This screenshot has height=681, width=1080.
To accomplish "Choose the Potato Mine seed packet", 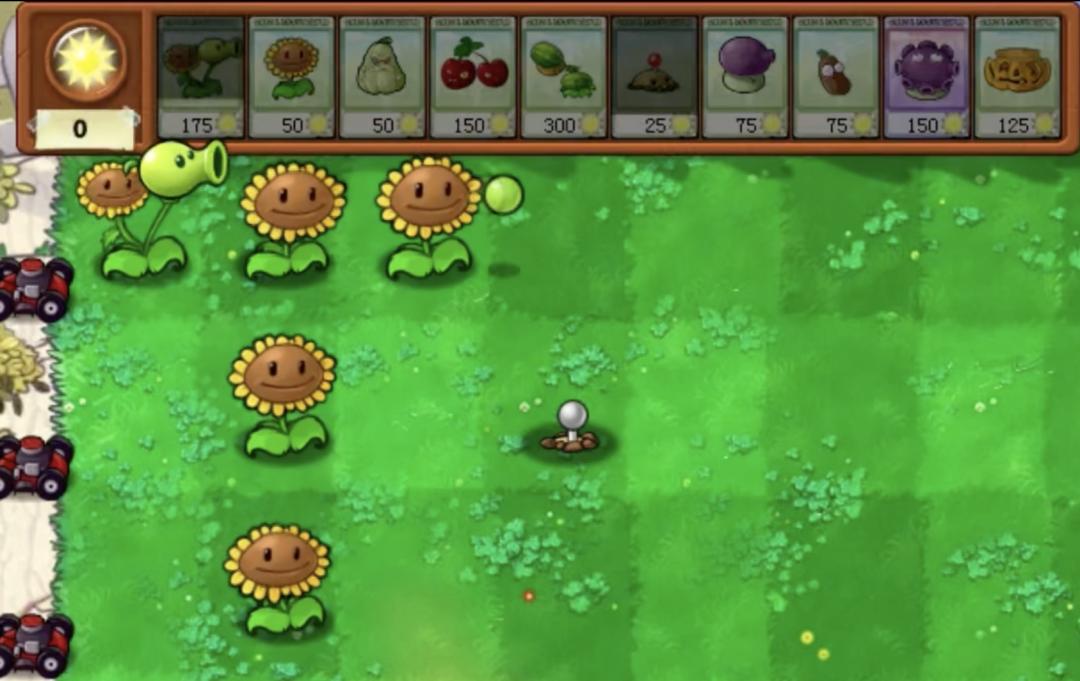I will [x=655, y=77].
